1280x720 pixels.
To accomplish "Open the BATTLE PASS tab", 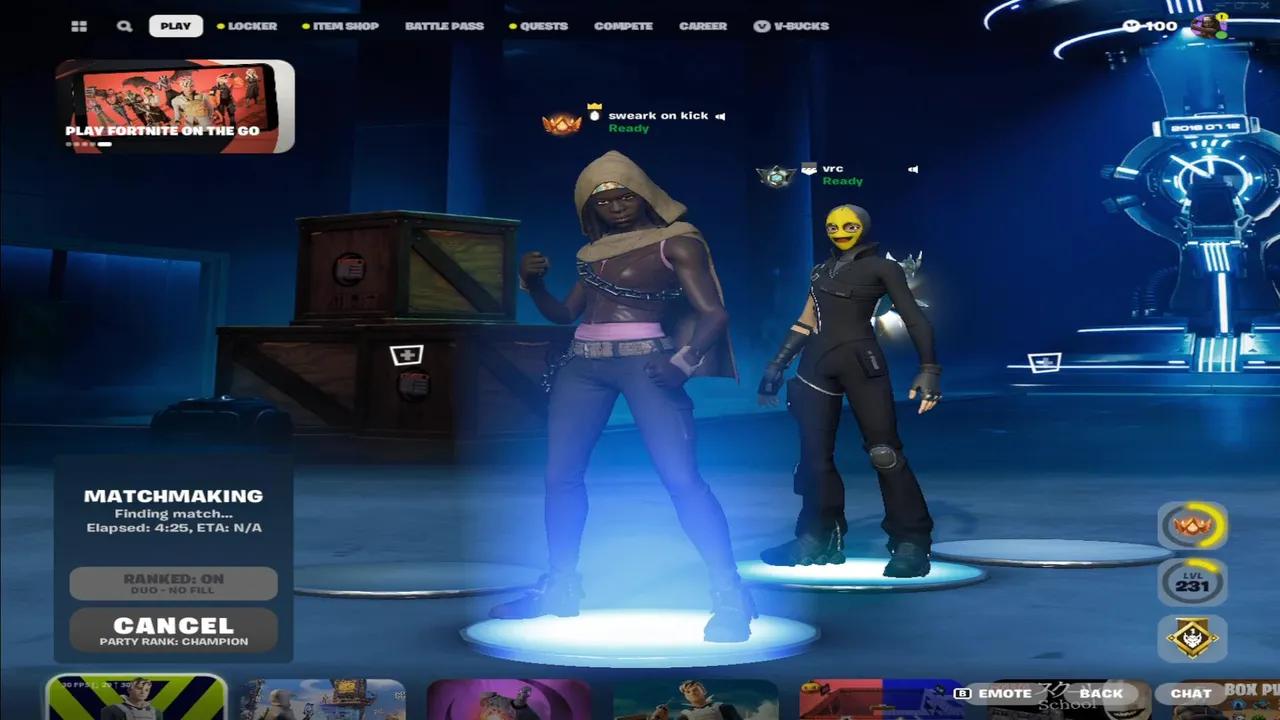I will tap(444, 26).
